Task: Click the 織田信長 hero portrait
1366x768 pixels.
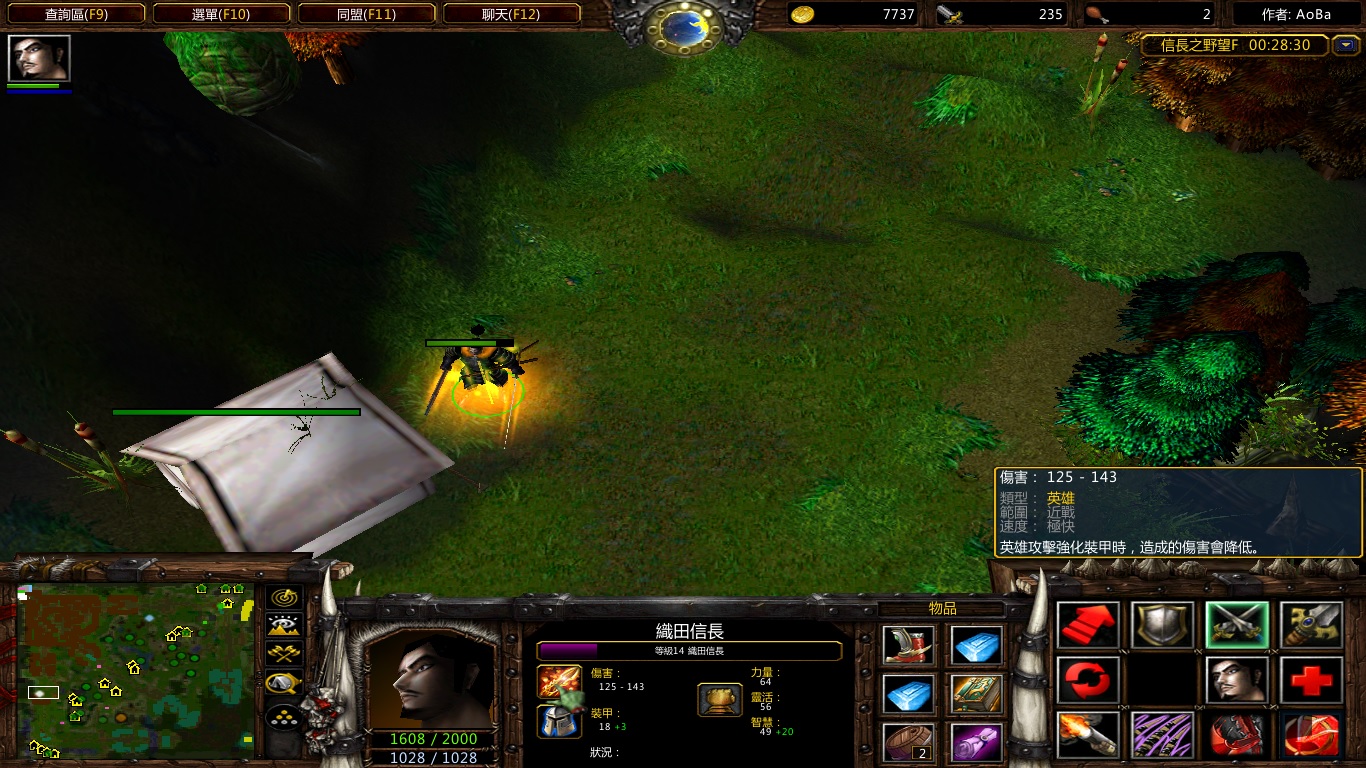Action: (x=430, y=680)
